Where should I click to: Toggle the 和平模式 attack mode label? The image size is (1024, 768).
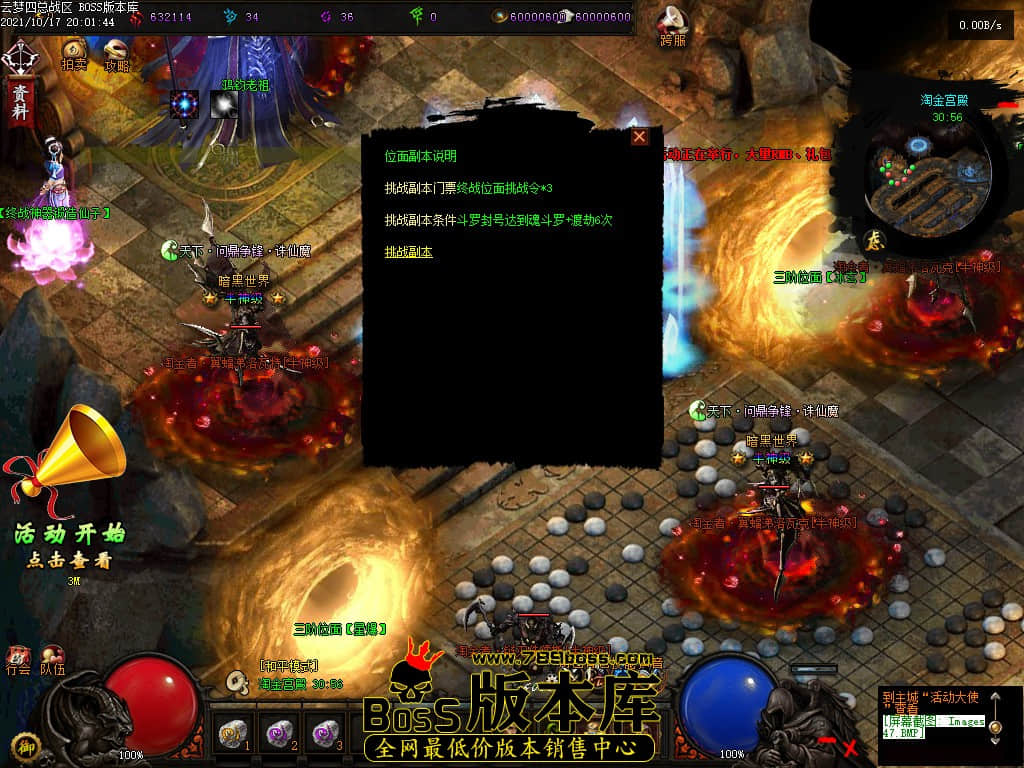[x=288, y=666]
